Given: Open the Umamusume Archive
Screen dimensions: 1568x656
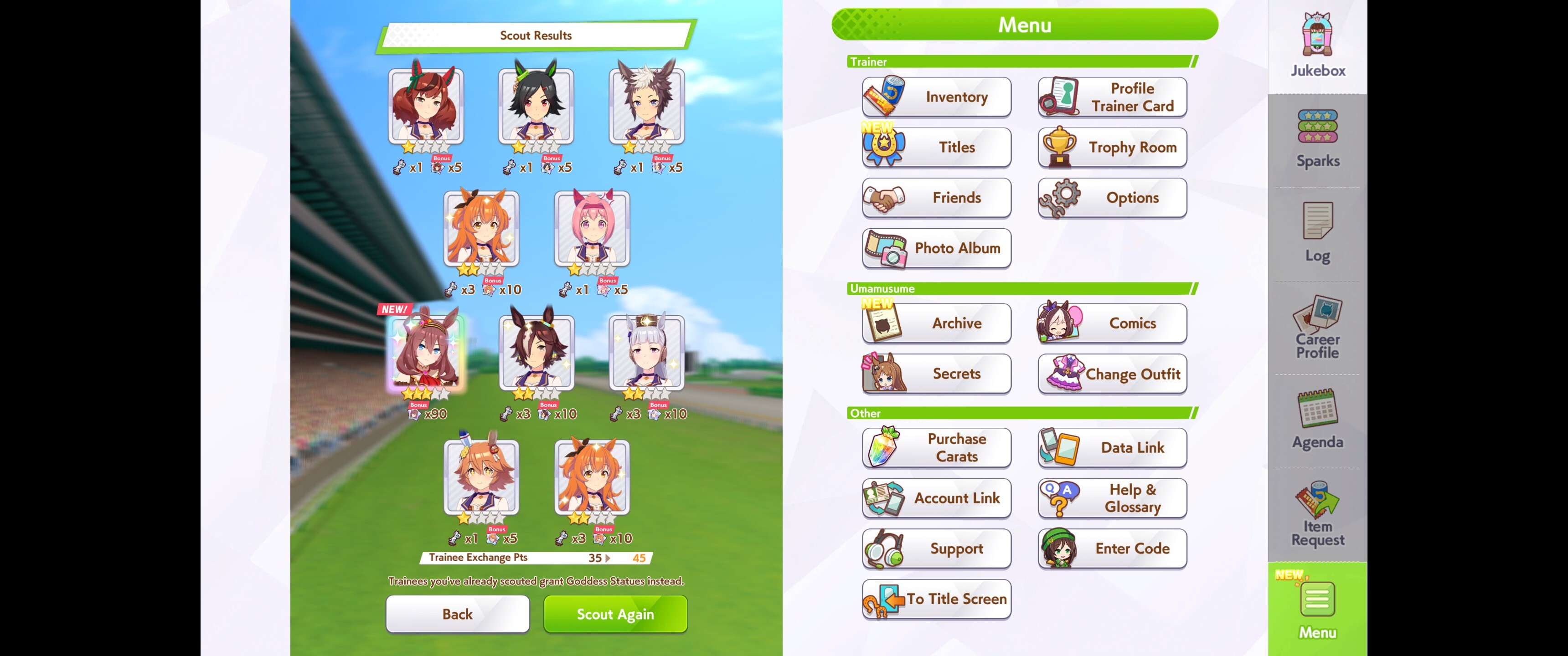Looking at the screenshot, I should tap(936, 323).
